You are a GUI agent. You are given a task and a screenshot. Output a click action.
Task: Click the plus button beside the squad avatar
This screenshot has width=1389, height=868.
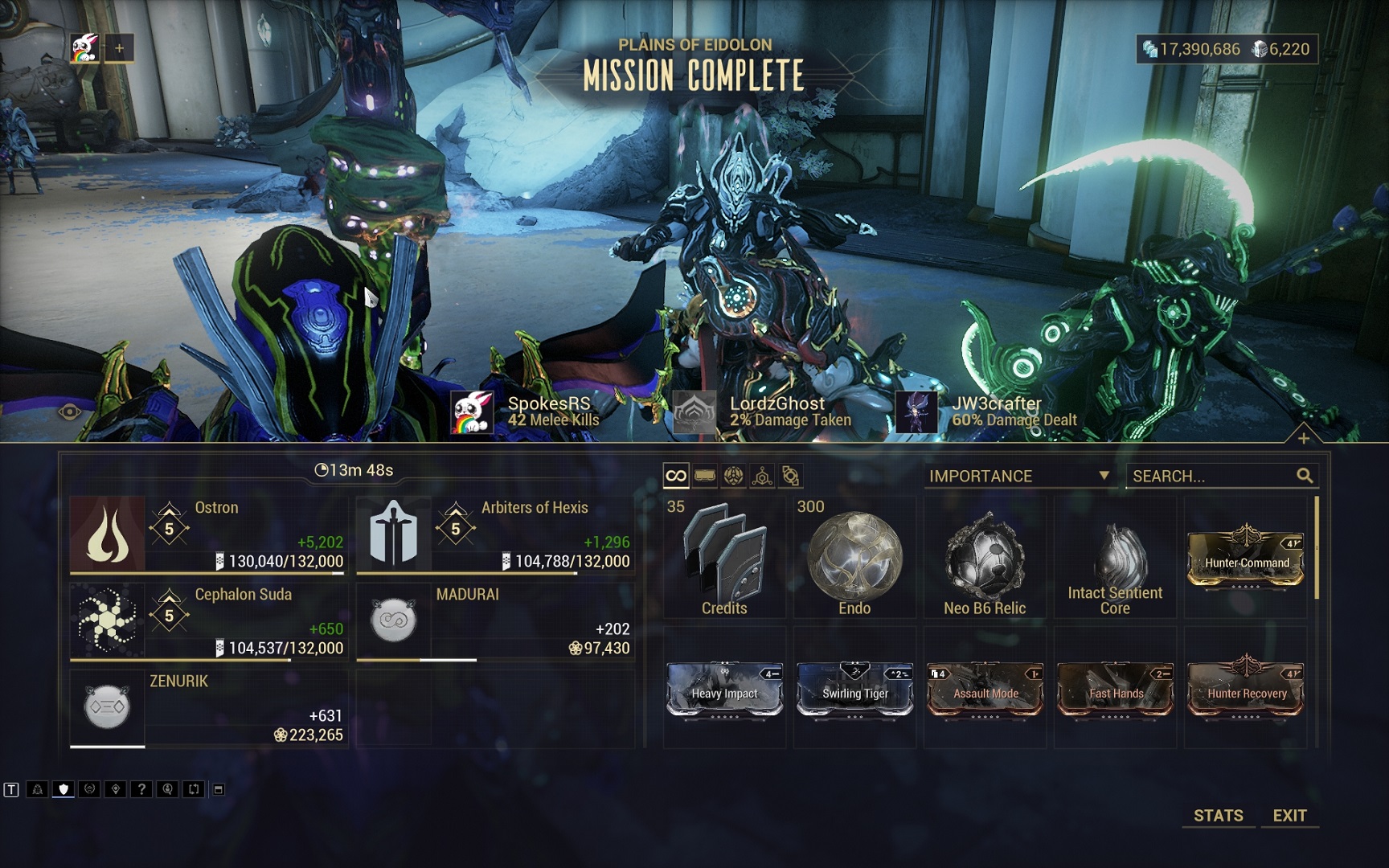(x=119, y=48)
